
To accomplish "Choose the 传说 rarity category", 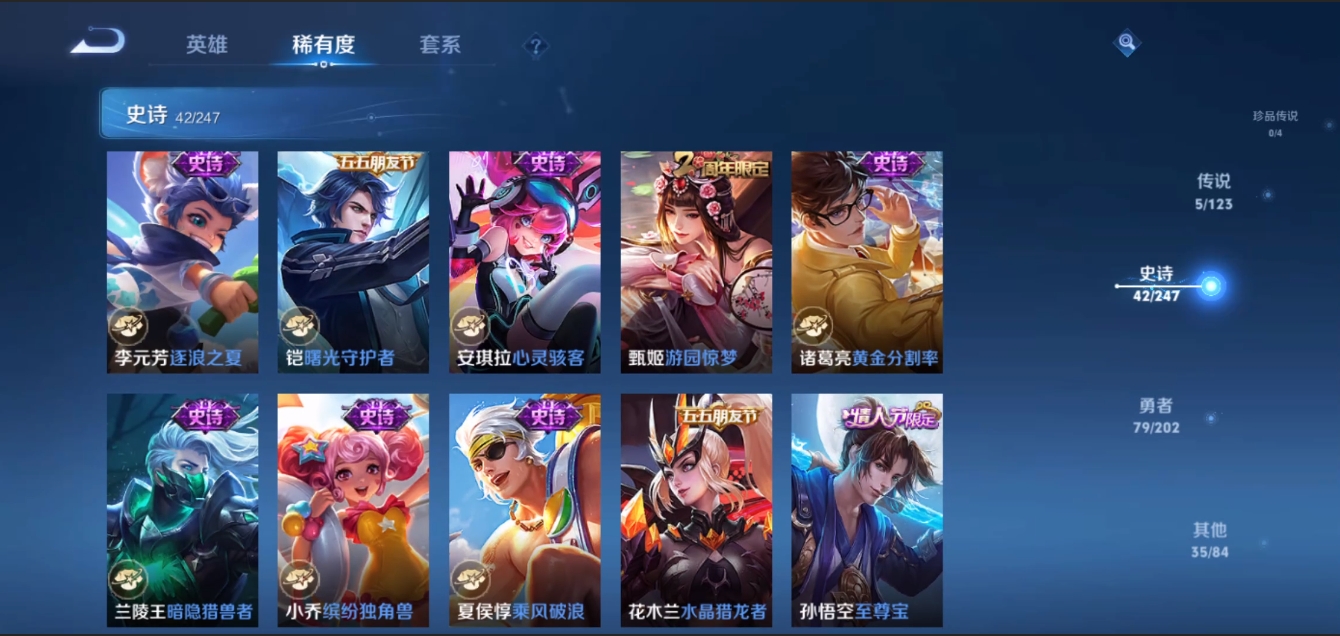I will [x=1214, y=191].
